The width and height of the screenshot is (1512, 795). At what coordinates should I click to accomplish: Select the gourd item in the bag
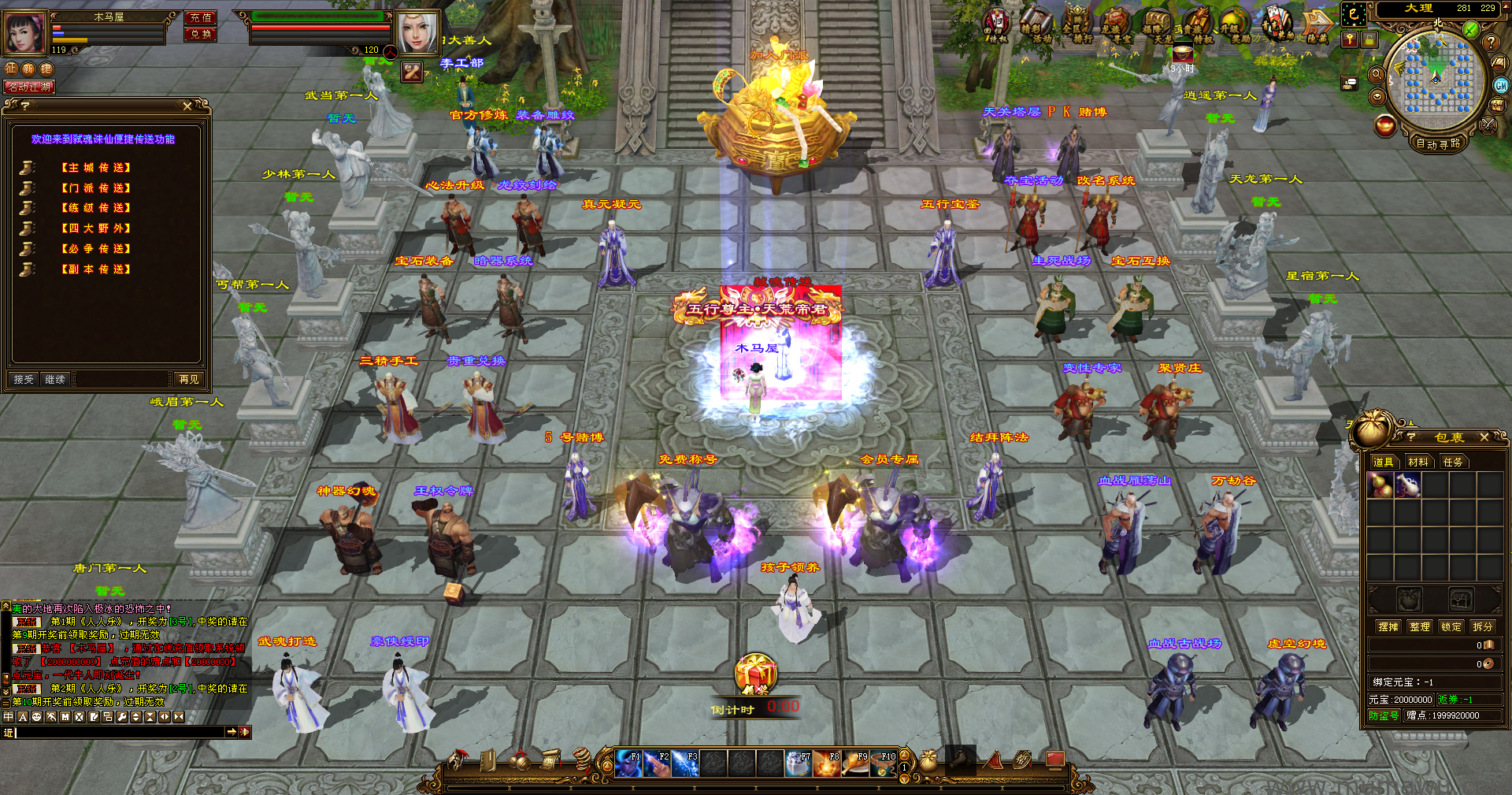pyautogui.click(x=1379, y=485)
